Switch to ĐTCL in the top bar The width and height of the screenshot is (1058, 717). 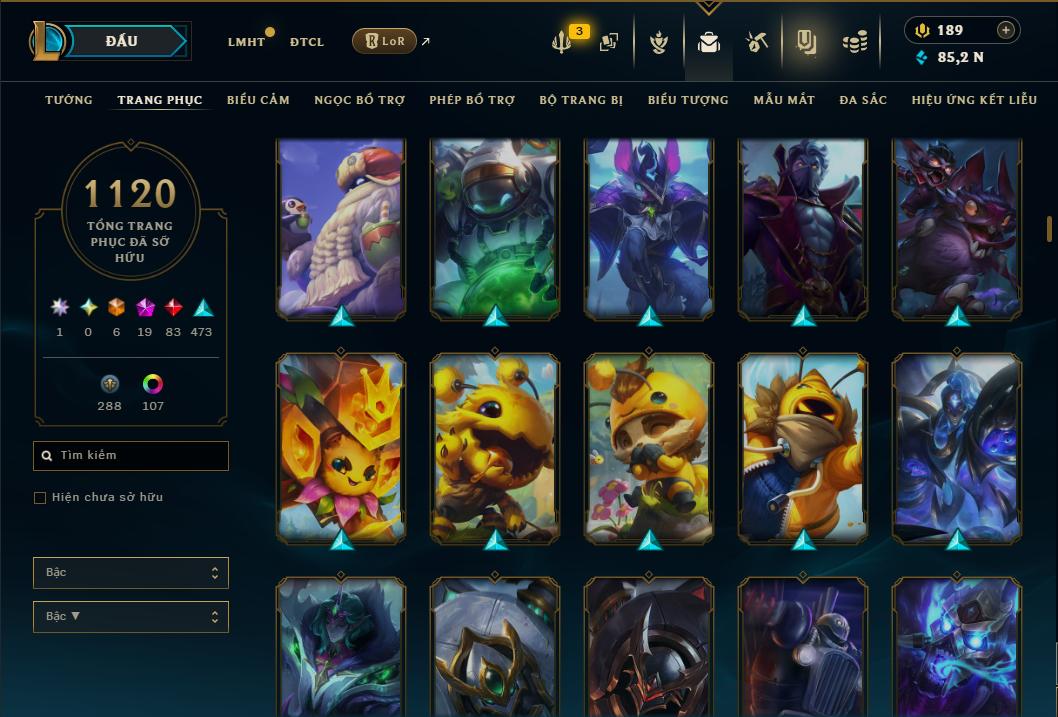tap(307, 42)
